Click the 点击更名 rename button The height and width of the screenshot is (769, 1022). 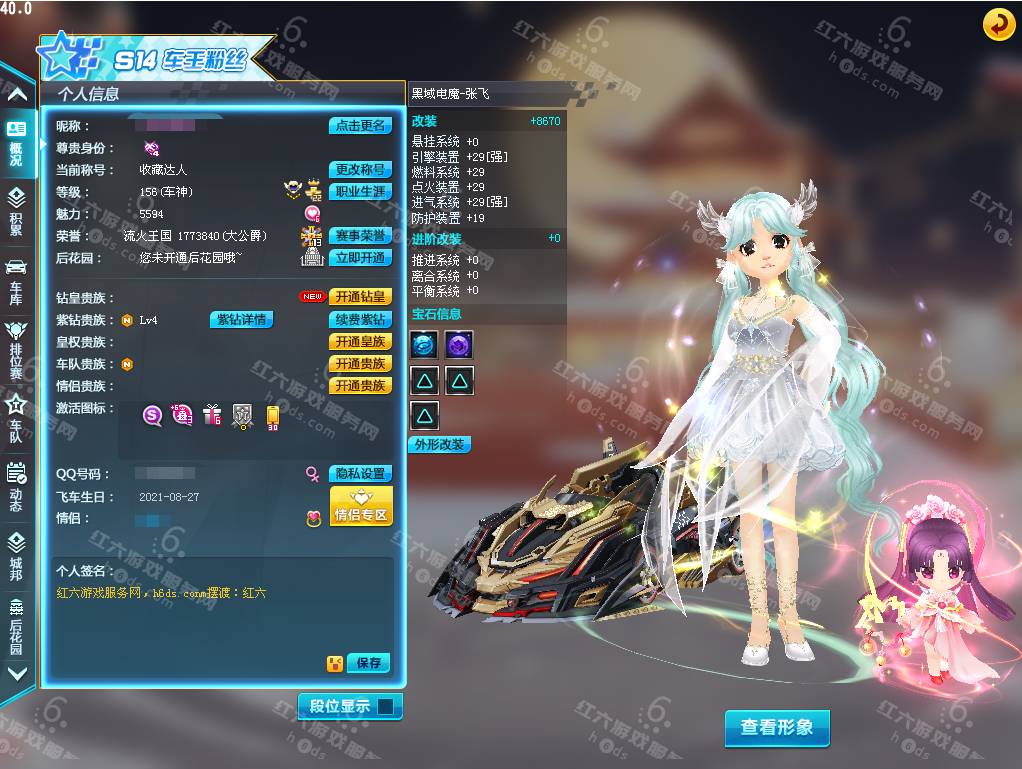[x=360, y=126]
